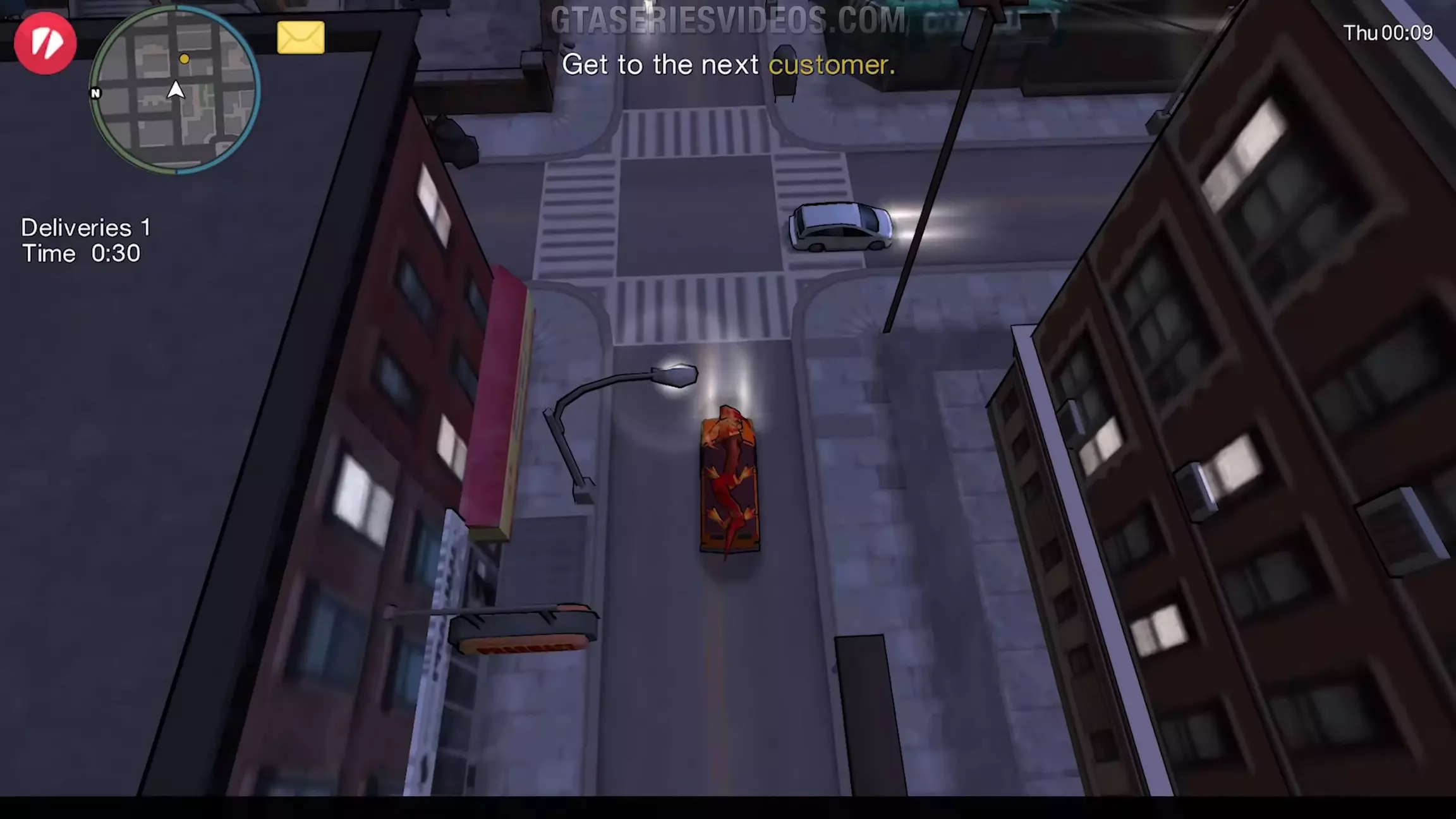Open the yellow envelope message icon
Viewport: 1456px width, 819px height.
click(301, 38)
